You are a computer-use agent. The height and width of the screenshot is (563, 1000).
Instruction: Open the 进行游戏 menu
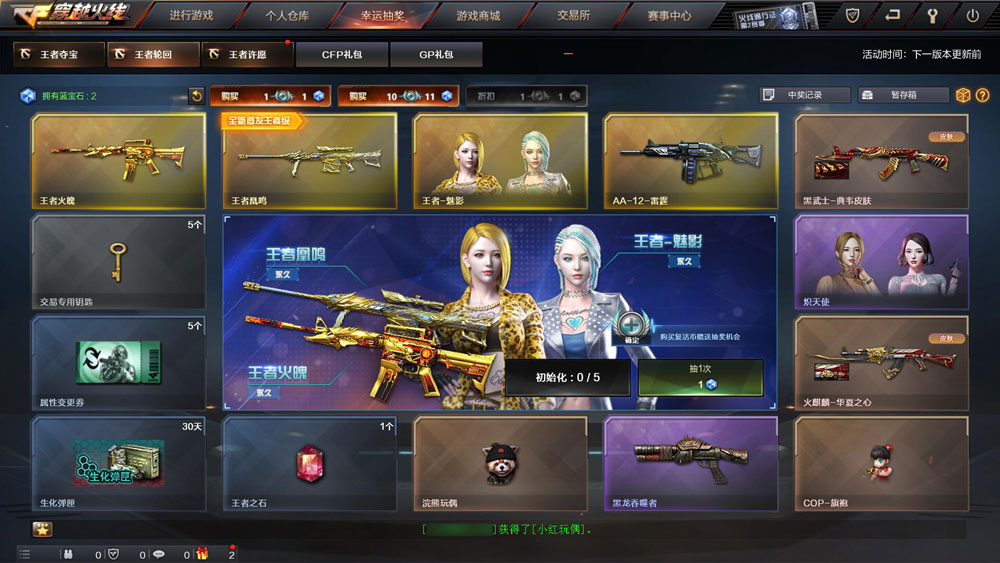(x=191, y=16)
